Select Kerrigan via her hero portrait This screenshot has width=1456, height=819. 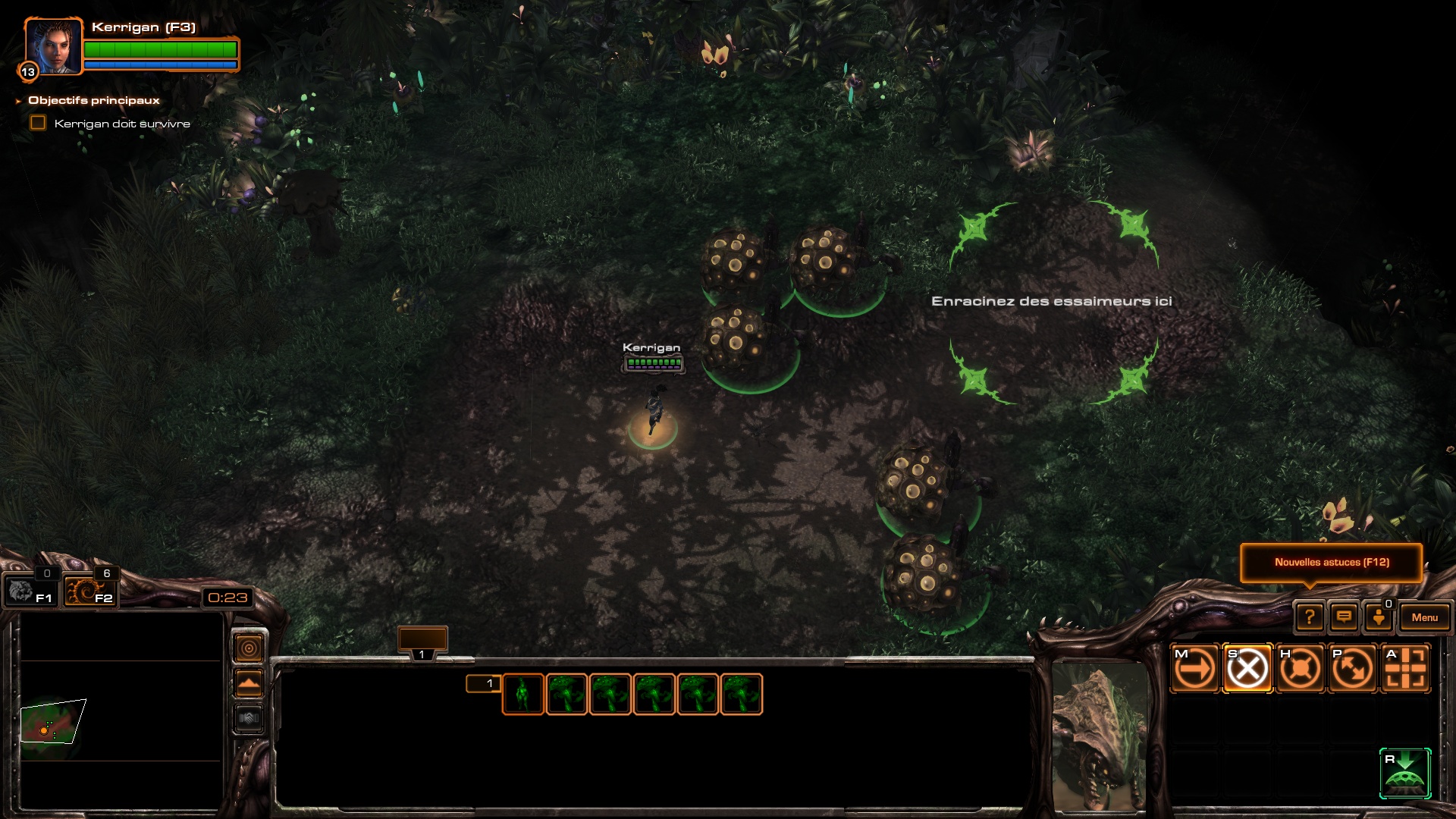click(52, 46)
